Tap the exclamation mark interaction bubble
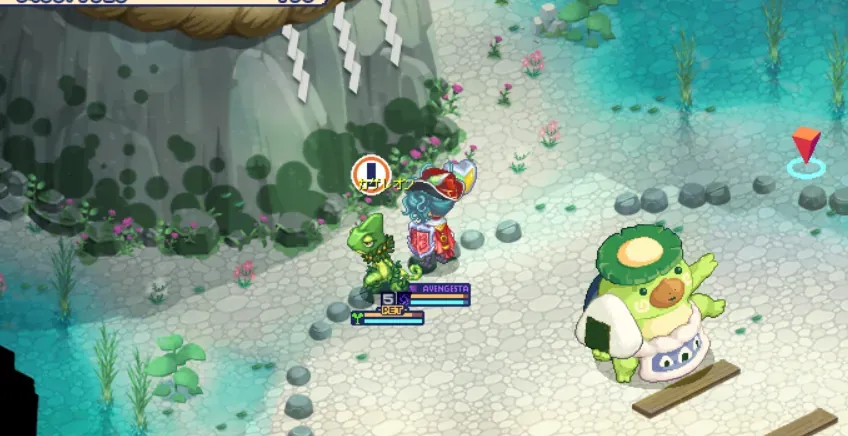The image size is (848, 436). click(x=369, y=170)
